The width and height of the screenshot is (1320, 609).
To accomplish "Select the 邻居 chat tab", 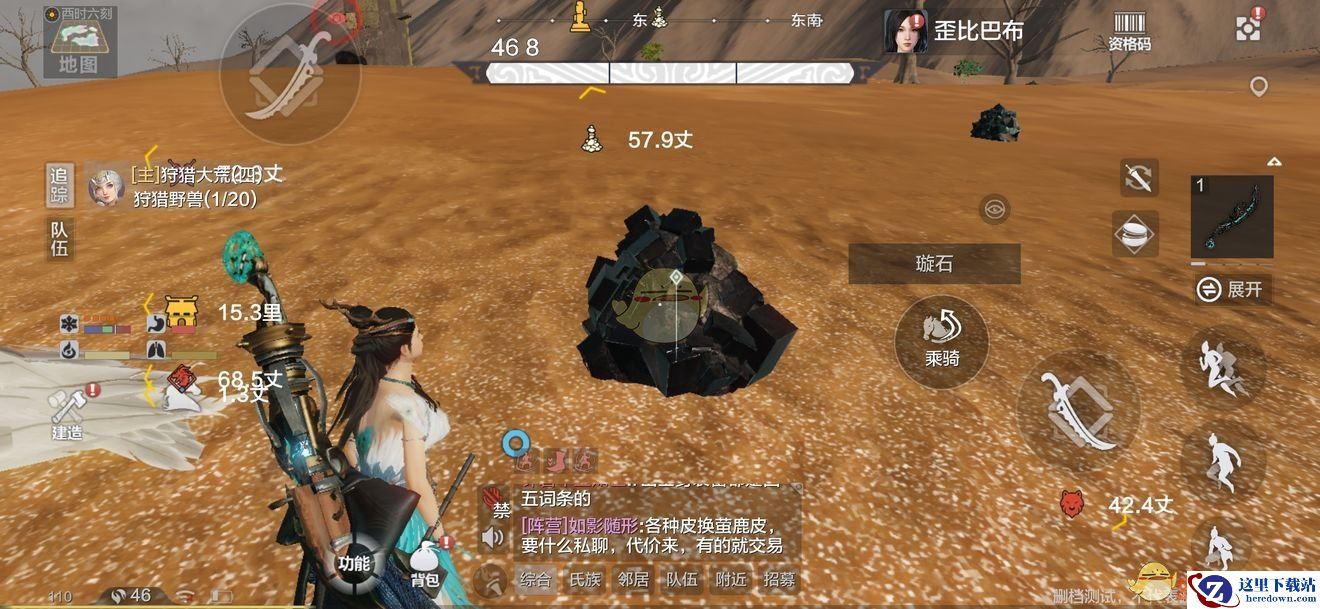I will (x=633, y=579).
